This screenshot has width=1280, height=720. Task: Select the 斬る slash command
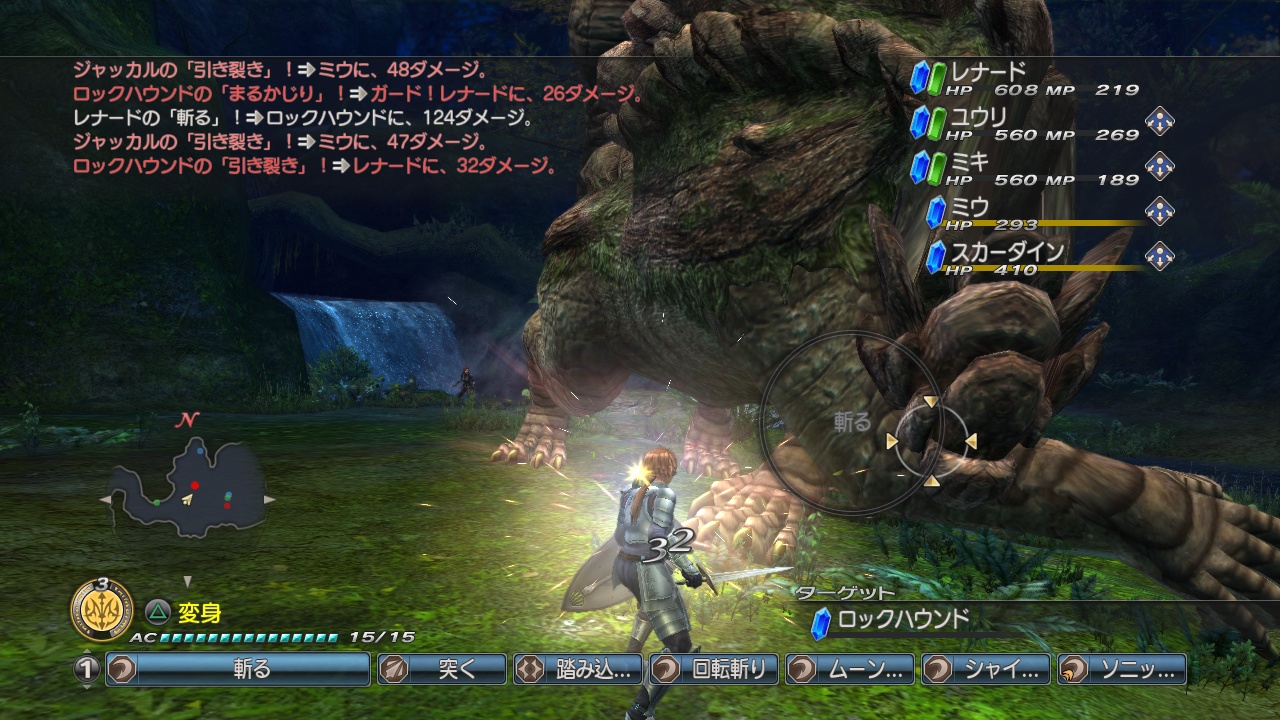click(238, 669)
